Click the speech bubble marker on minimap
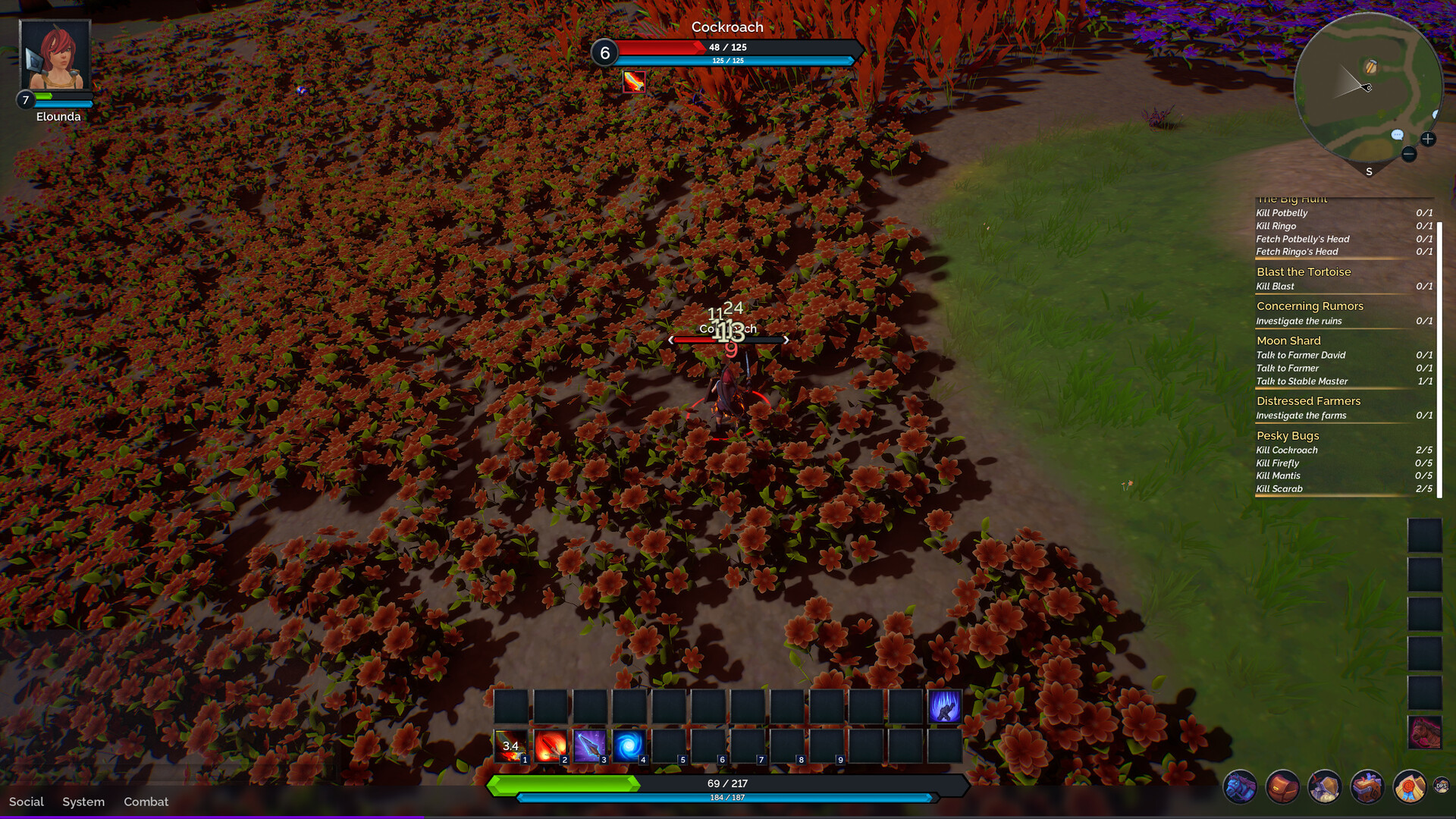This screenshot has width=1456, height=819. pos(1397,135)
